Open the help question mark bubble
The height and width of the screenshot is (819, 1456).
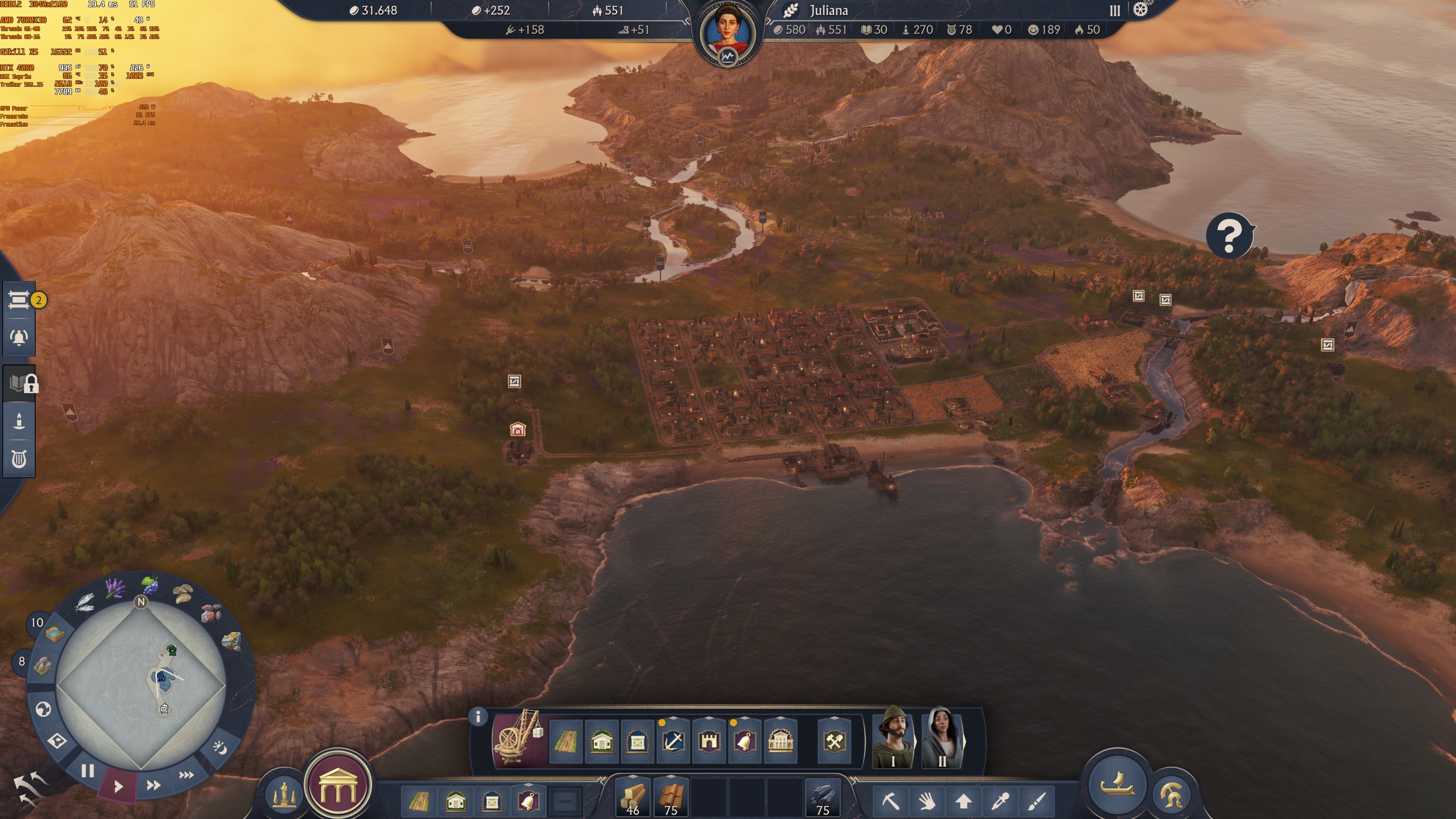coord(1229,235)
